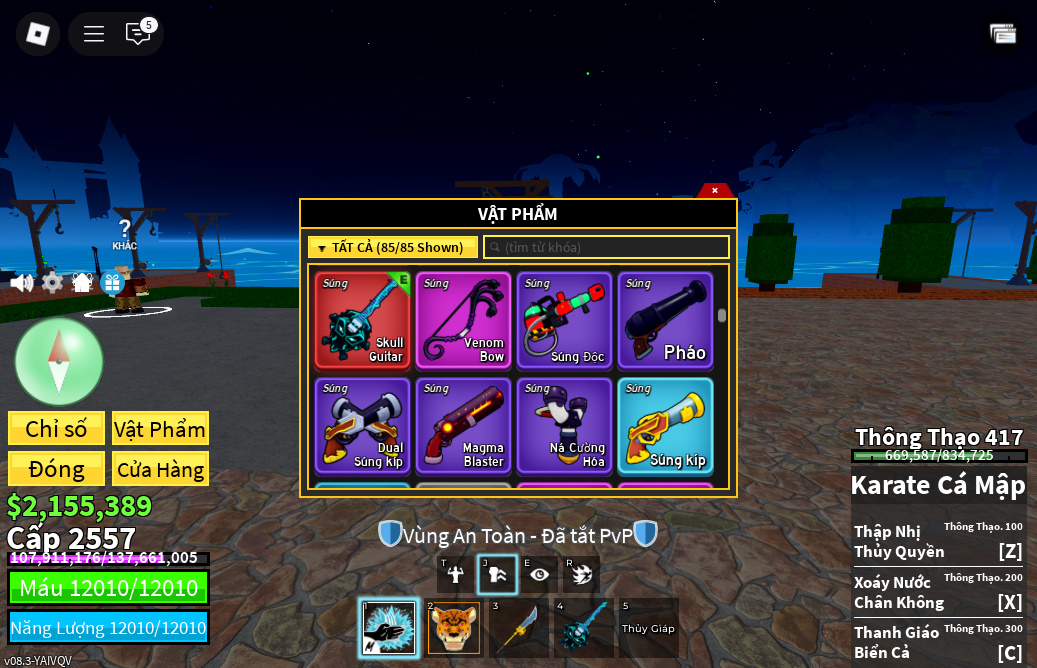Select the Súng Độc gun

(x=564, y=320)
